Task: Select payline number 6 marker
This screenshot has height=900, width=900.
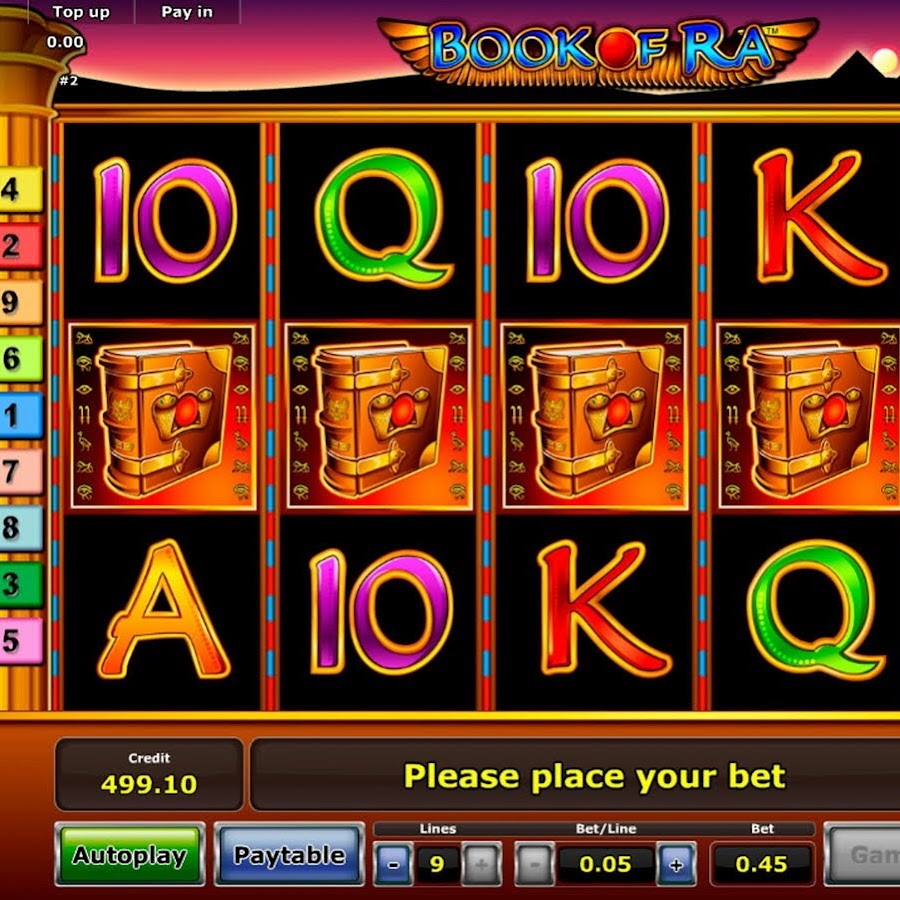Action: pyautogui.click(x=20, y=359)
